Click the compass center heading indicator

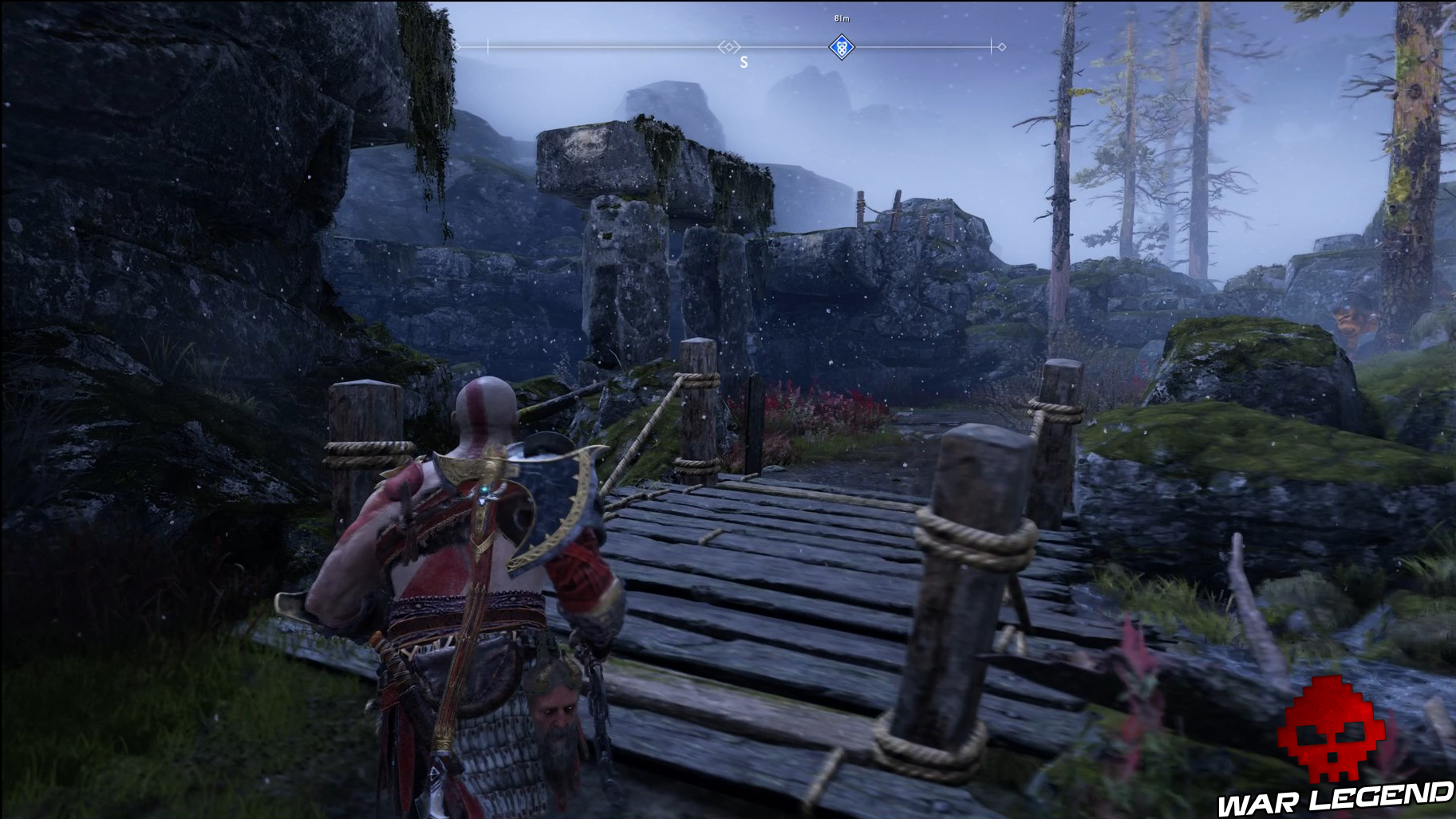pyautogui.click(x=728, y=47)
